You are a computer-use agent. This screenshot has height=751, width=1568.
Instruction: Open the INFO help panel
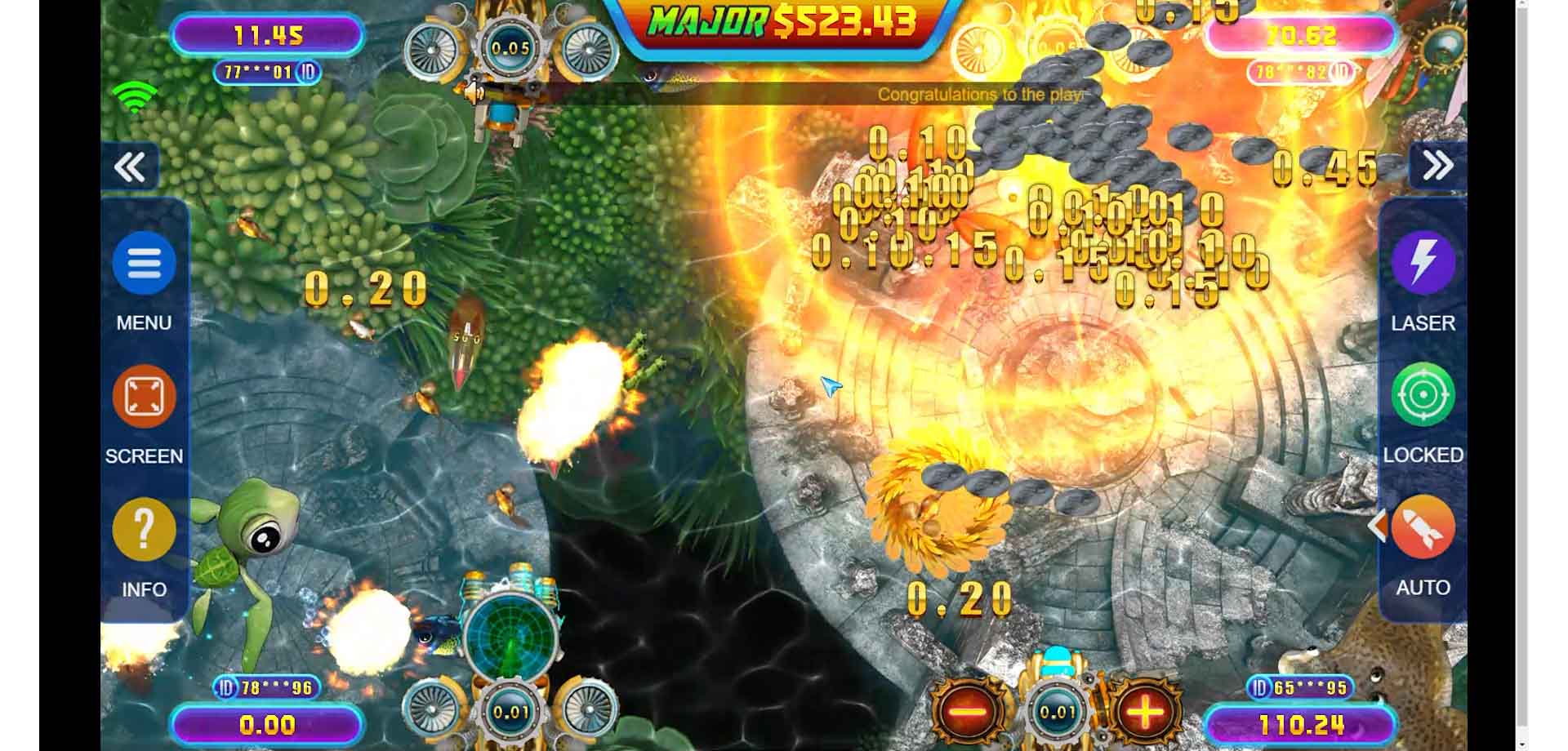pyautogui.click(x=144, y=530)
